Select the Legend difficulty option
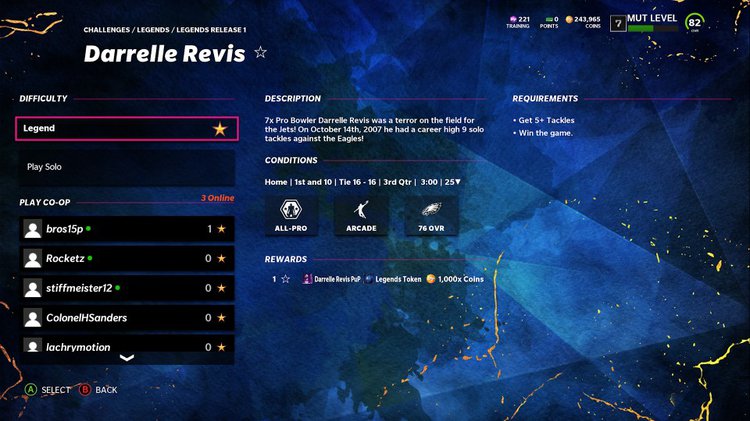 point(127,128)
